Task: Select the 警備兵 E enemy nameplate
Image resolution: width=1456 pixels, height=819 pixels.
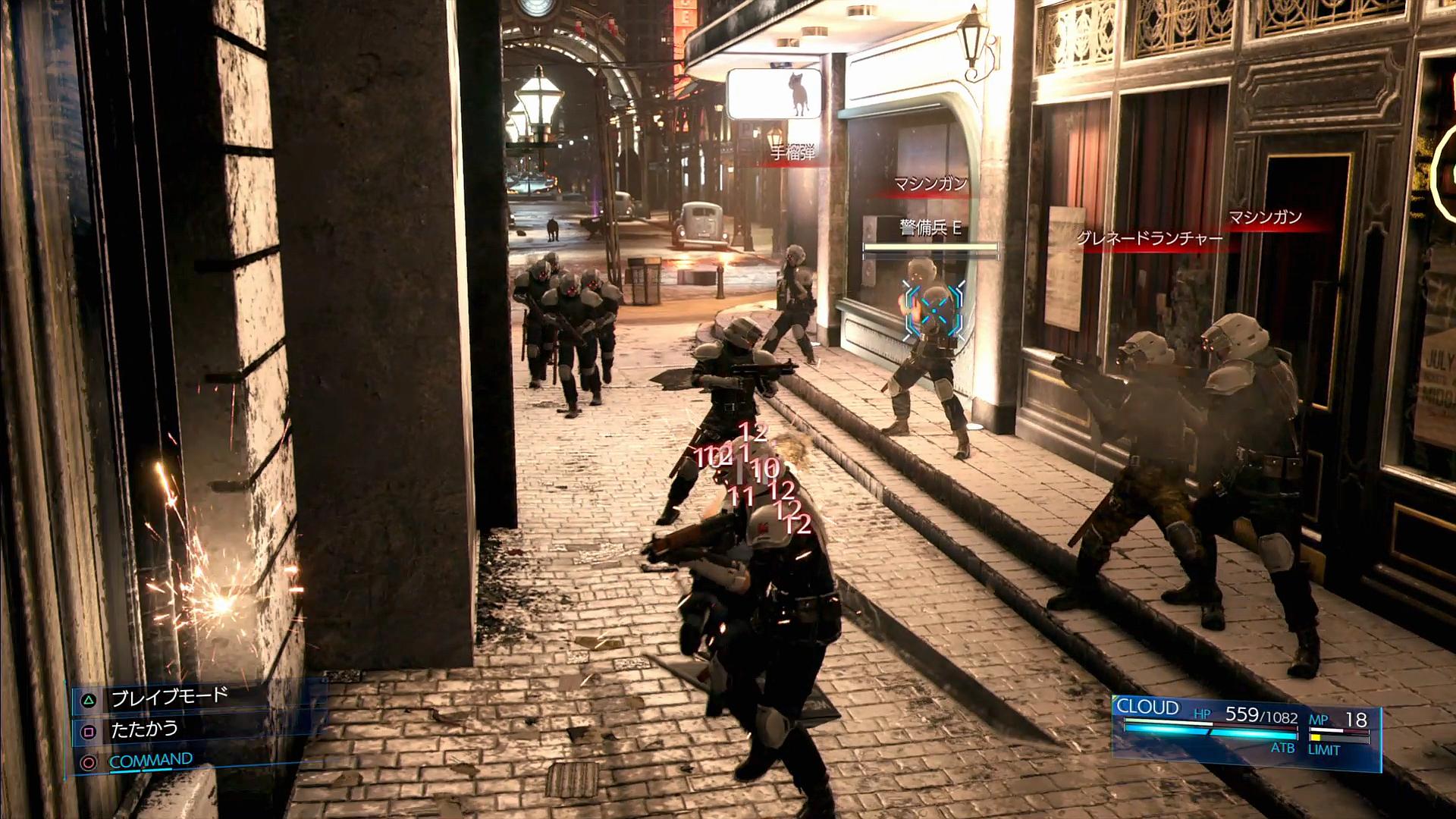Action: point(930,228)
